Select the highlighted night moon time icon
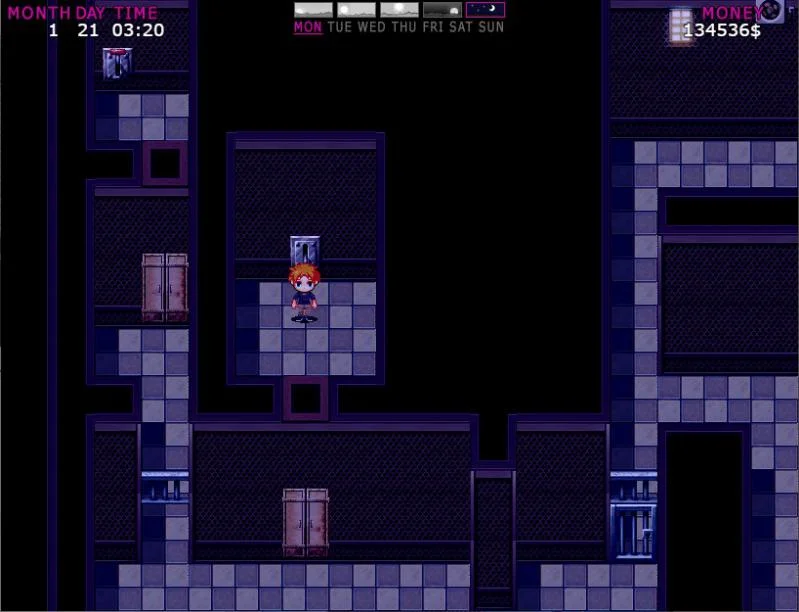799x612 pixels. 485,10
